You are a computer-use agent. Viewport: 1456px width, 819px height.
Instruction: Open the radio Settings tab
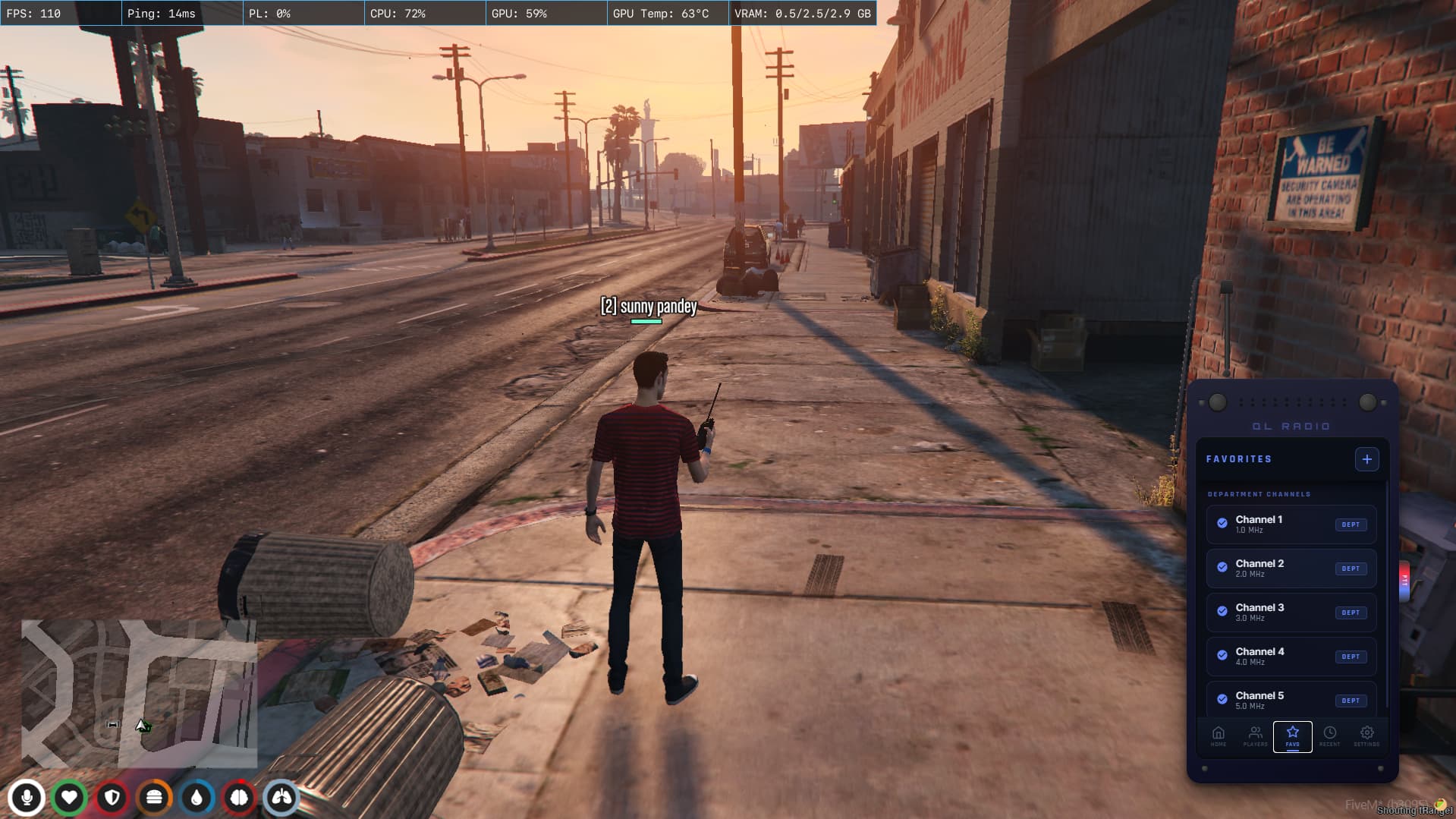point(1366,736)
